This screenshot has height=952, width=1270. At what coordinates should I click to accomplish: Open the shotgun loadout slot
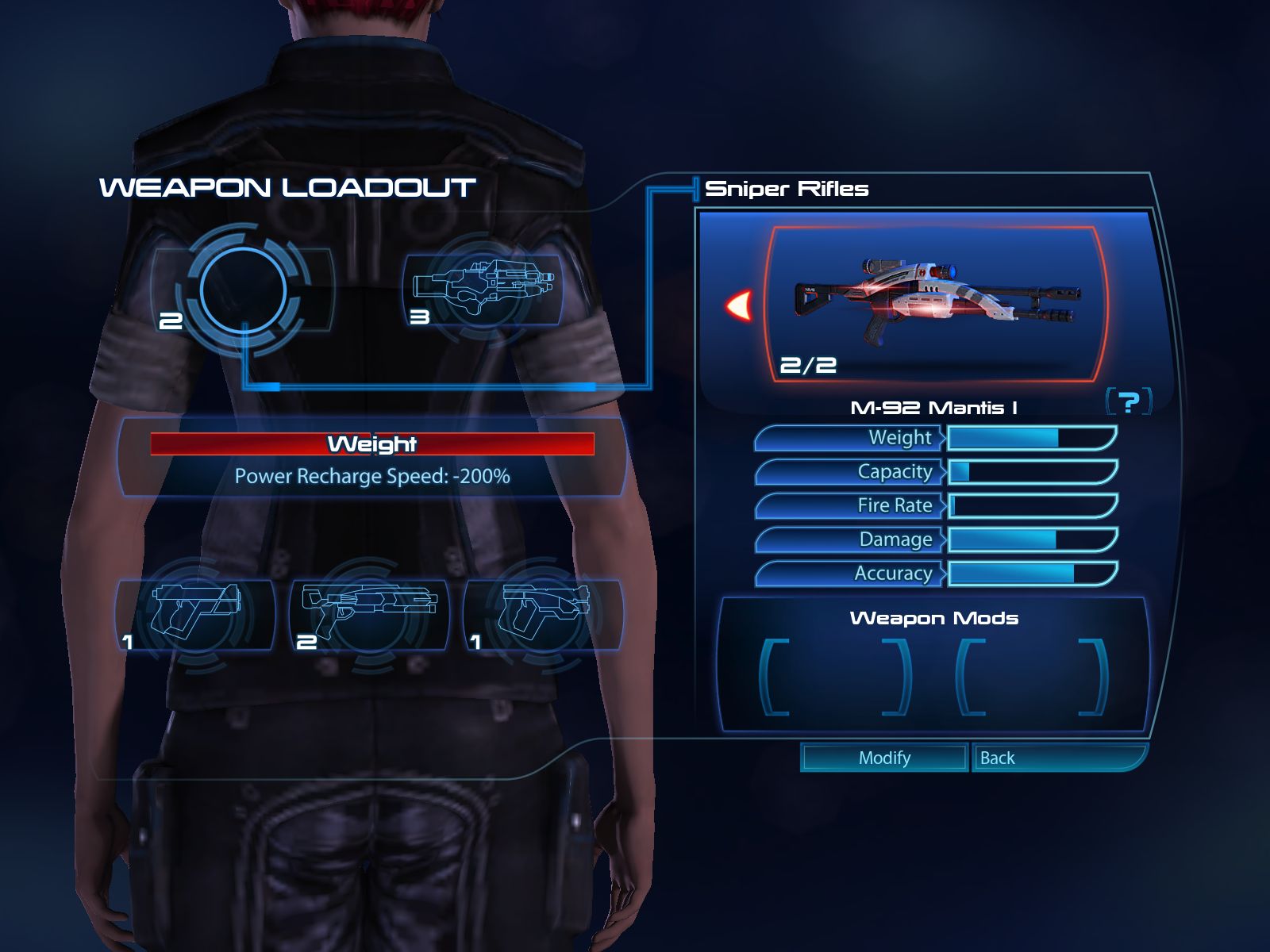pos(370,615)
